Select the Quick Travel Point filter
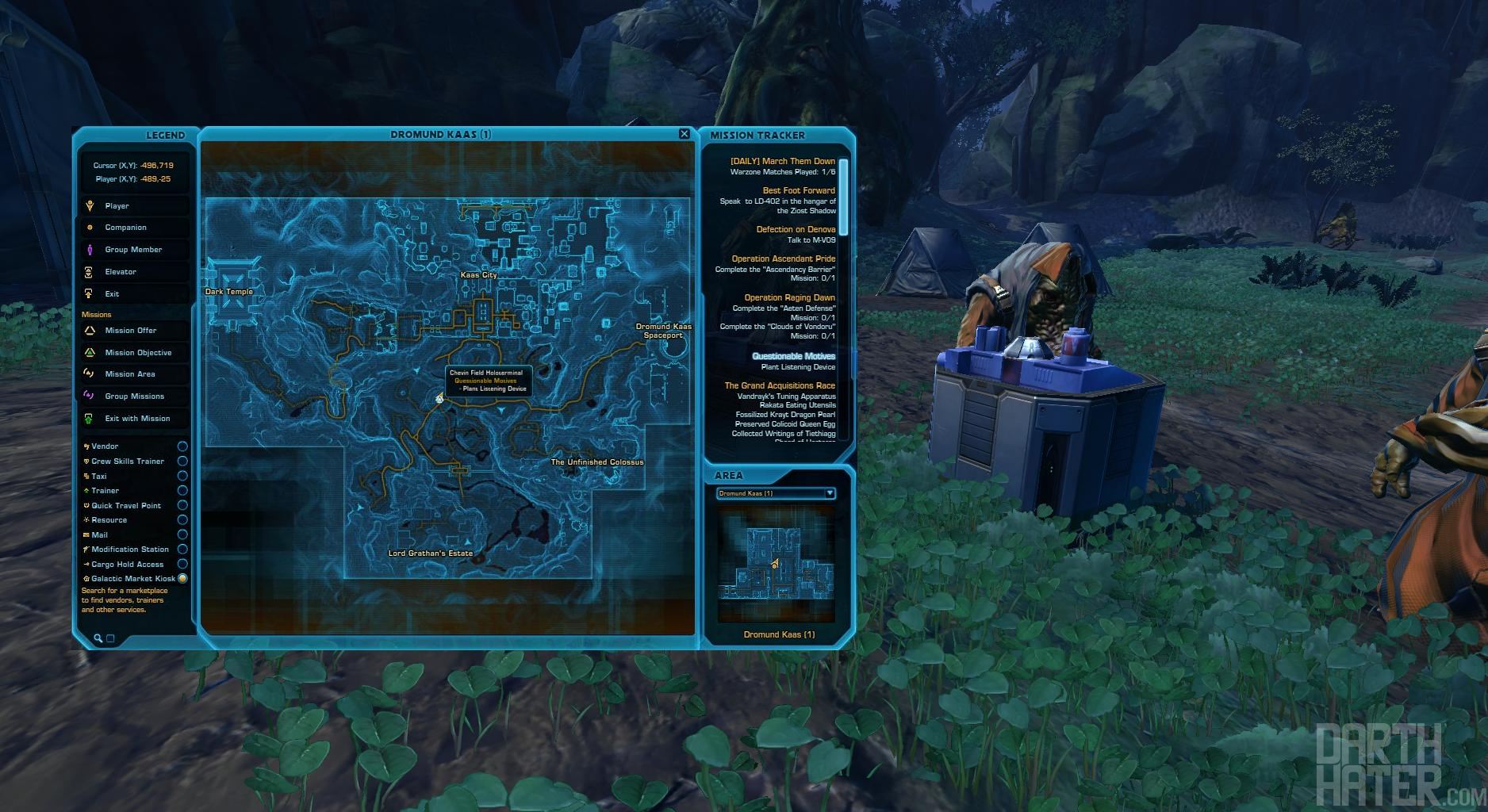The width and height of the screenshot is (1488, 812). coord(182,505)
